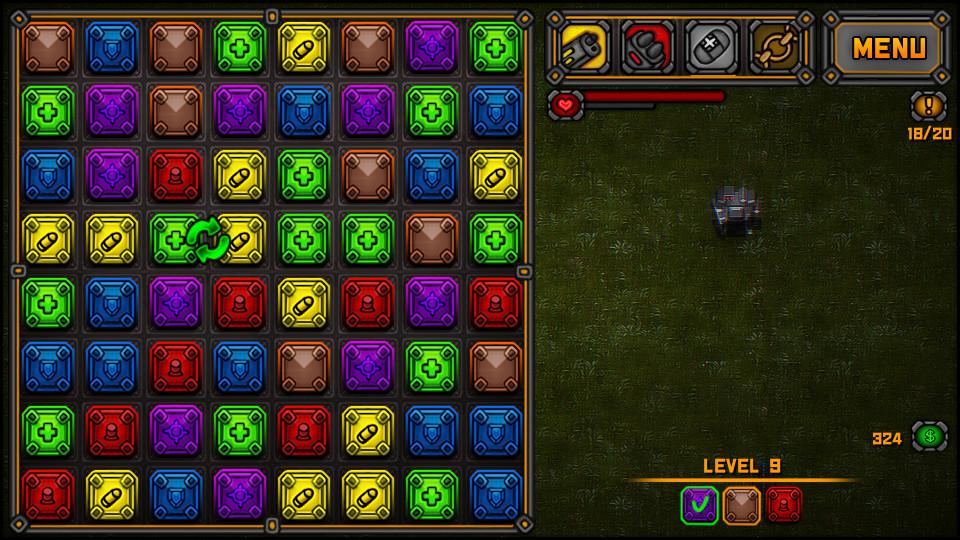Select the red objective tile under Level 9
The height and width of the screenshot is (540, 960).
click(784, 504)
